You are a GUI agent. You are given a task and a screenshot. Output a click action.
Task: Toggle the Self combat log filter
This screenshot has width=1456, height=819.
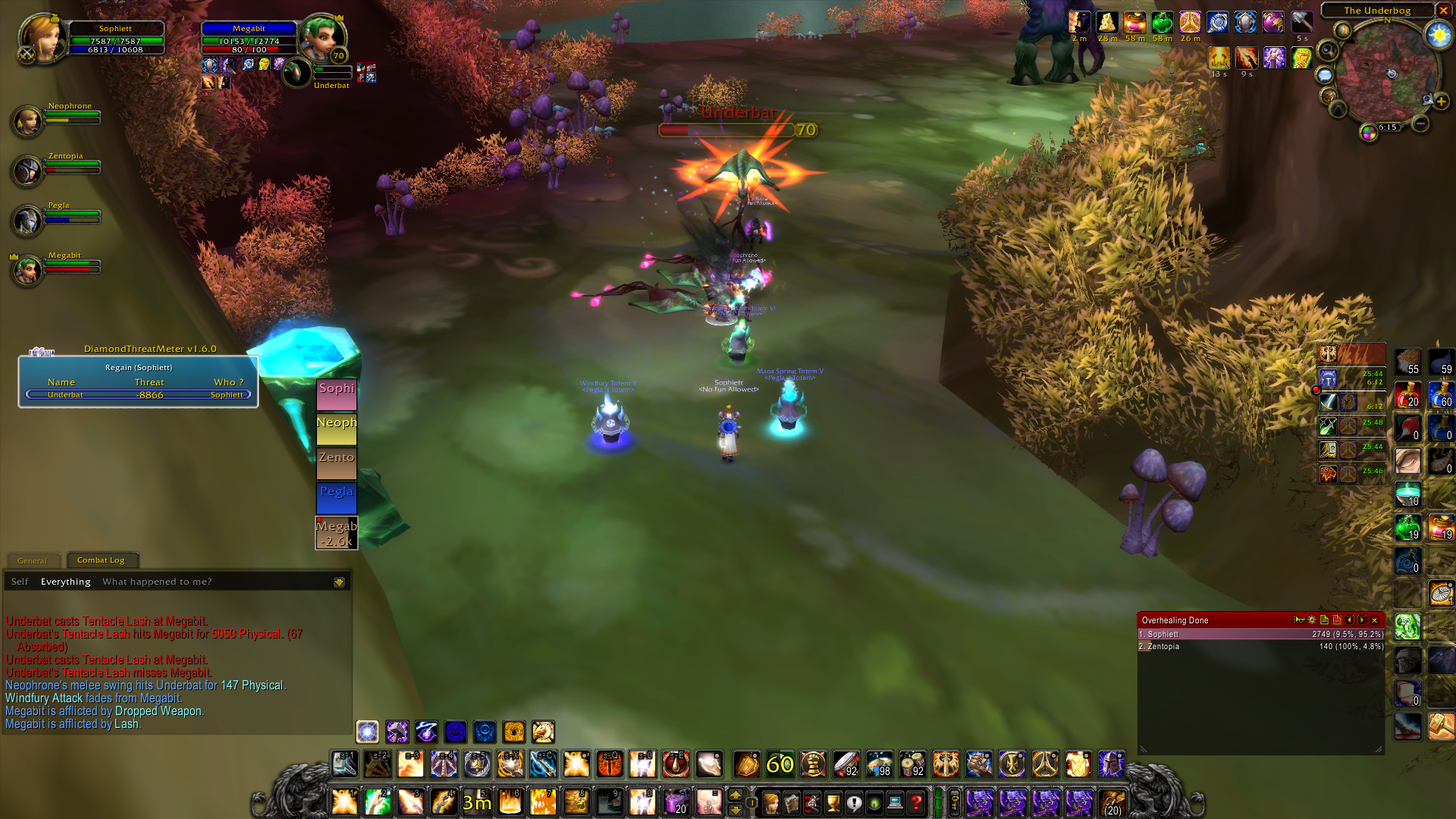pos(19,581)
